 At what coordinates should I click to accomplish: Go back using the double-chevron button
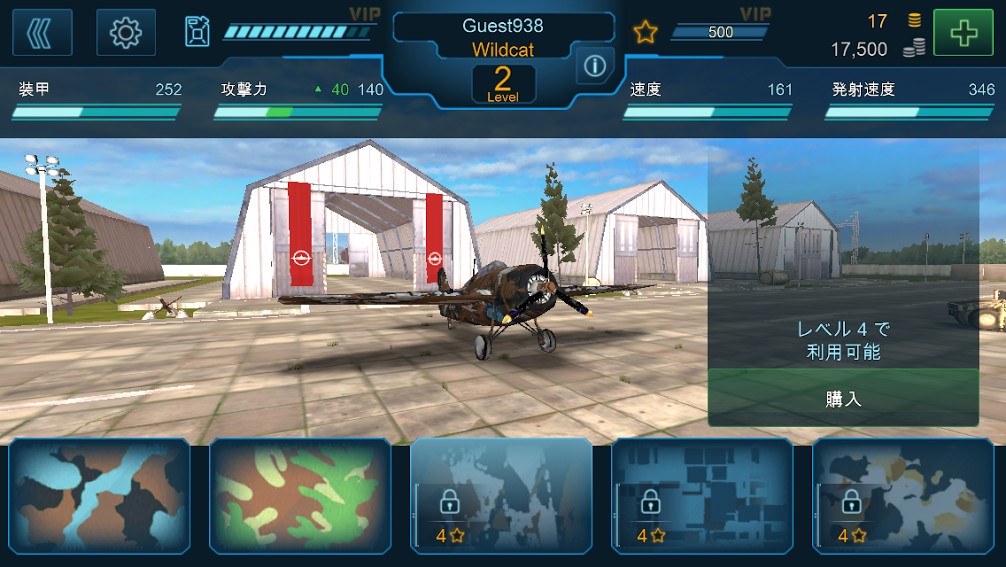coord(42,32)
